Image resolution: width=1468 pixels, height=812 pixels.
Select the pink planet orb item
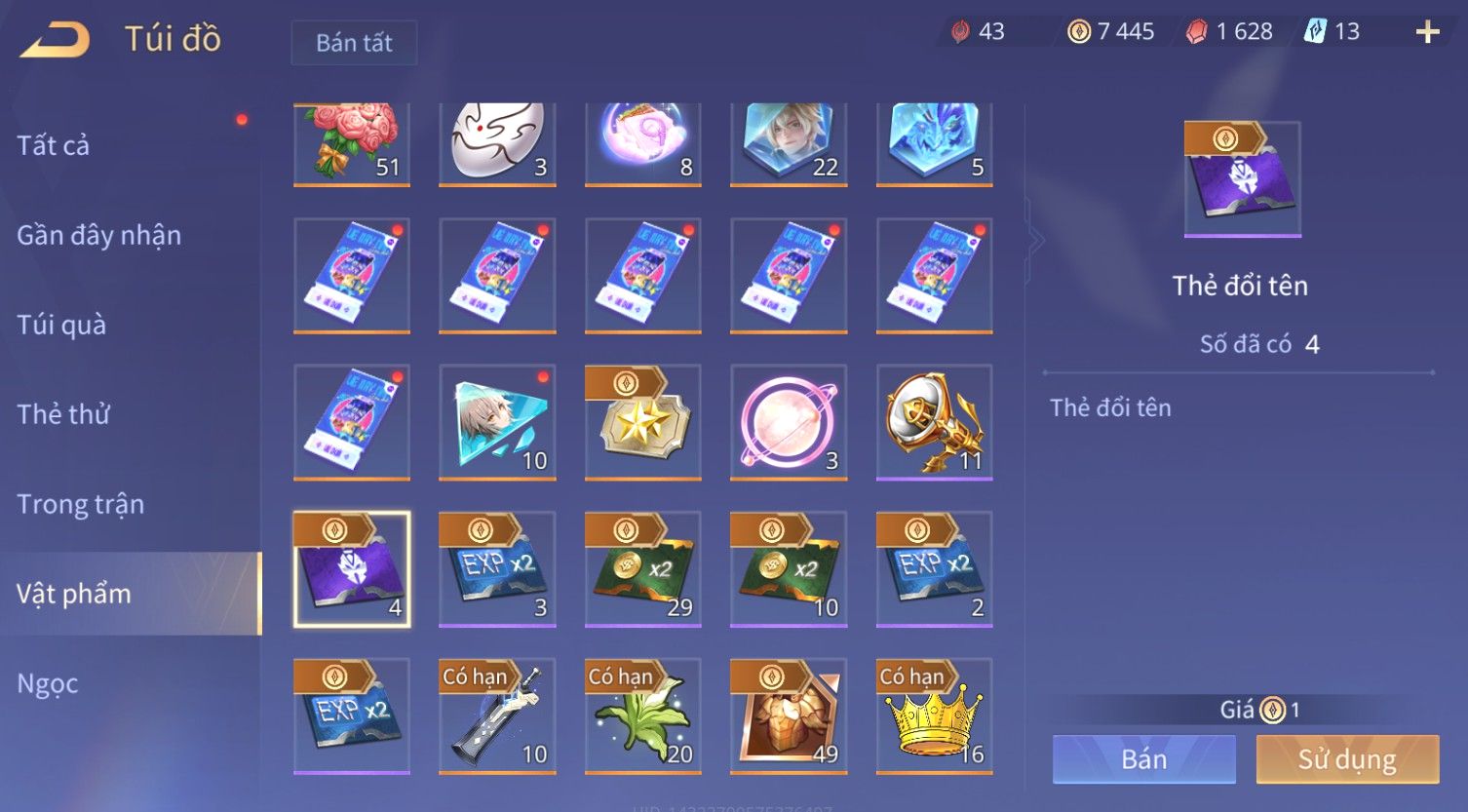[788, 422]
